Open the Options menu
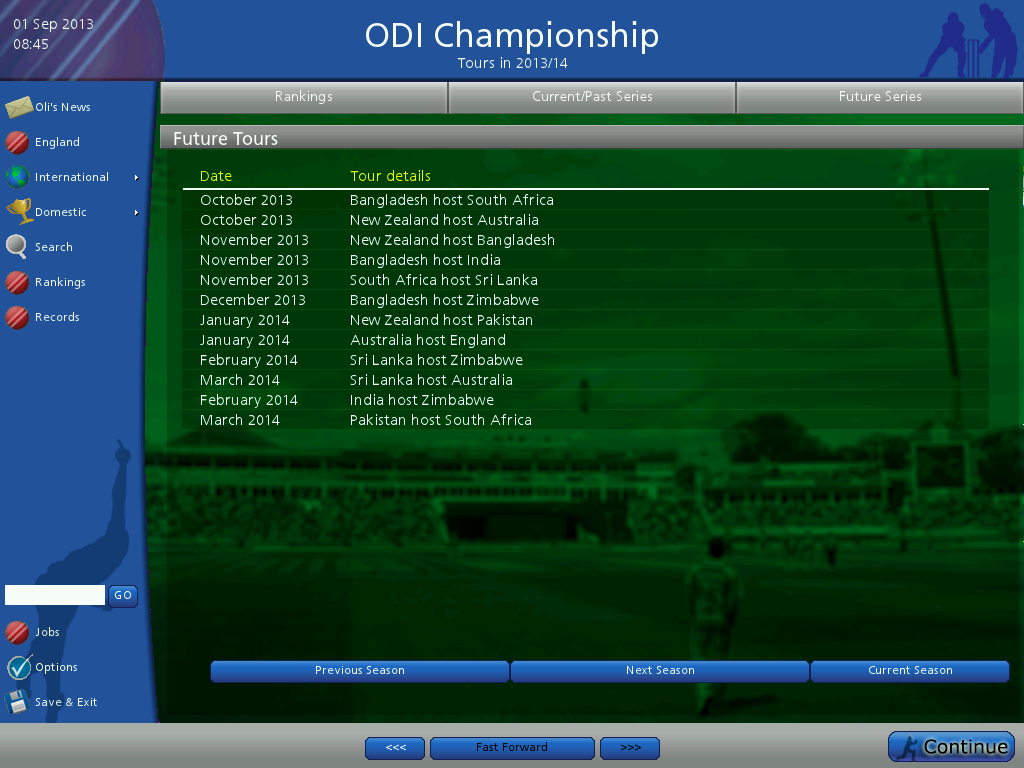The width and height of the screenshot is (1024, 768). [x=55, y=667]
